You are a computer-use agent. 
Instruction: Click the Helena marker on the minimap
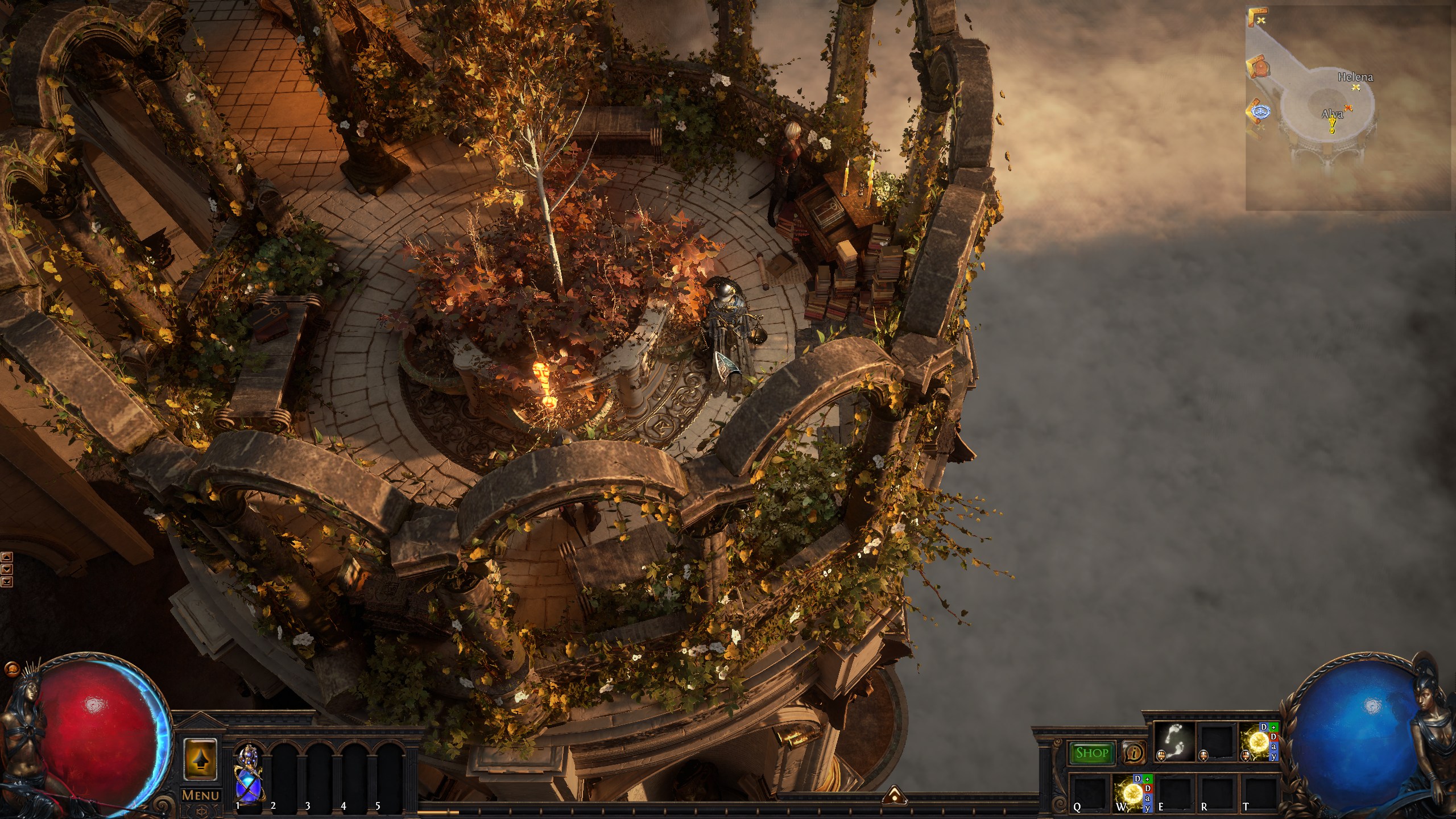point(1356,87)
